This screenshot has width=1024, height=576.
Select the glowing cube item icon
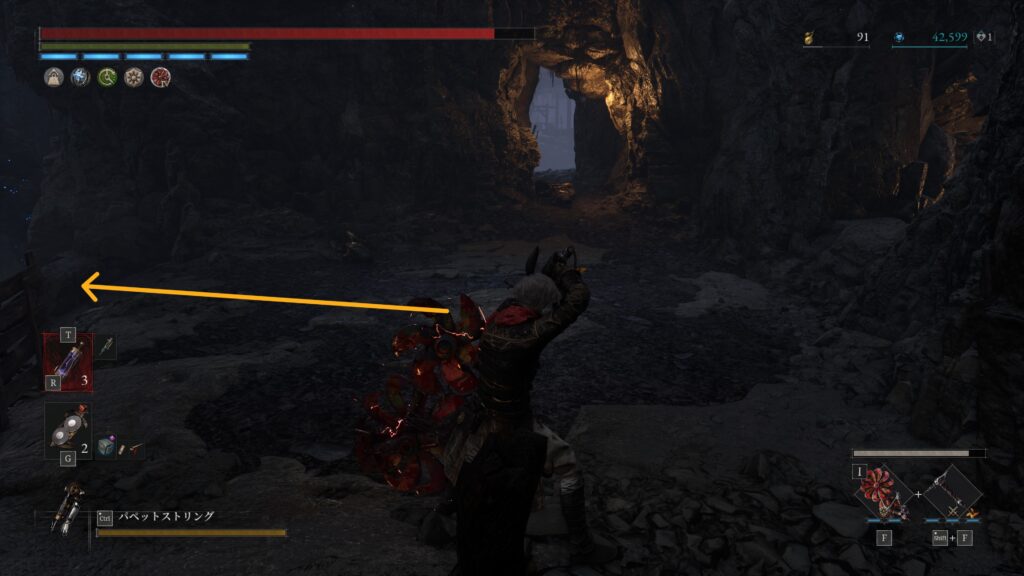[105, 450]
